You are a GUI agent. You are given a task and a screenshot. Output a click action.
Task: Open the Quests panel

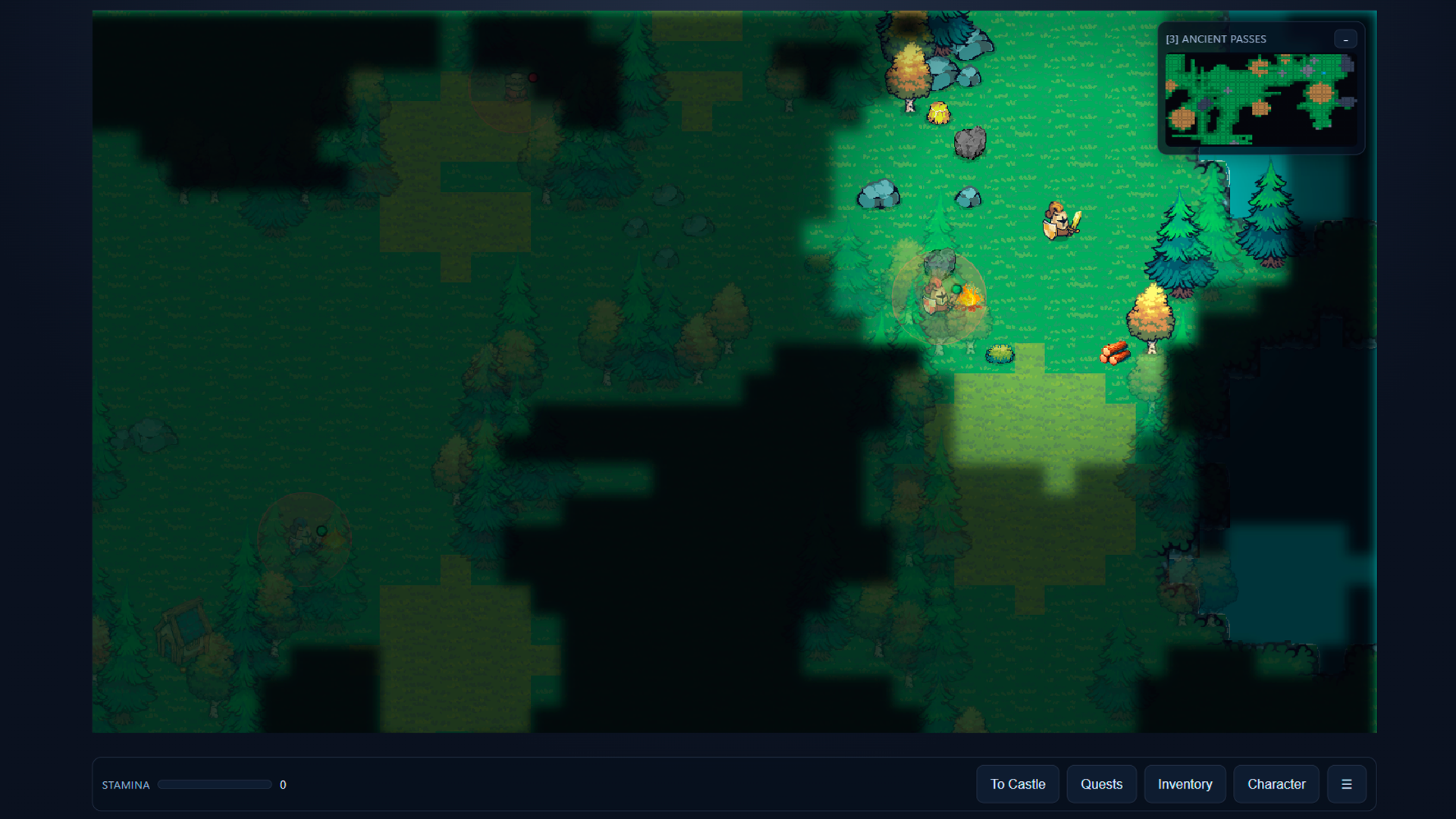click(x=1101, y=784)
